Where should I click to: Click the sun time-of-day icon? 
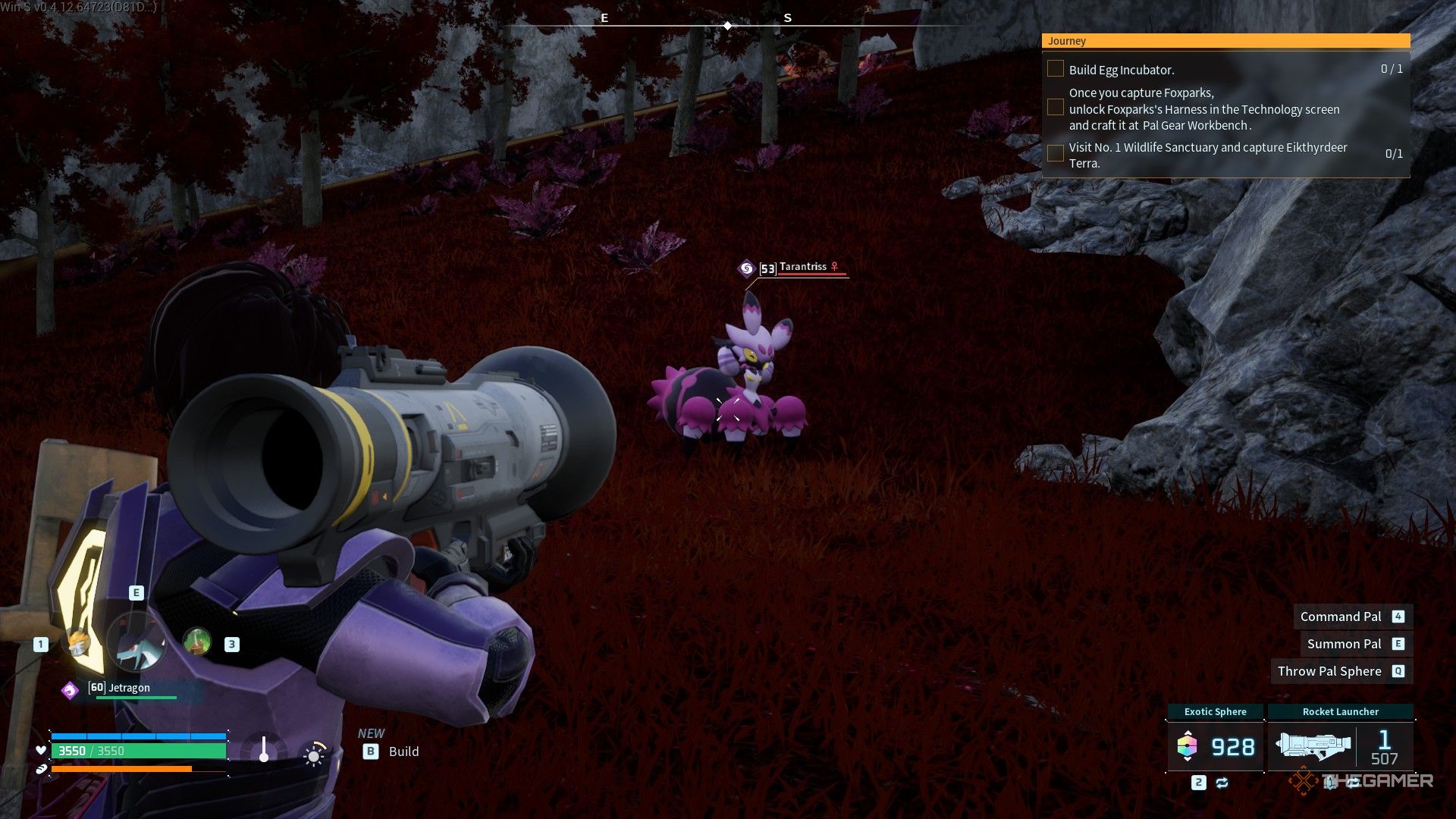click(x=314, y=755)
